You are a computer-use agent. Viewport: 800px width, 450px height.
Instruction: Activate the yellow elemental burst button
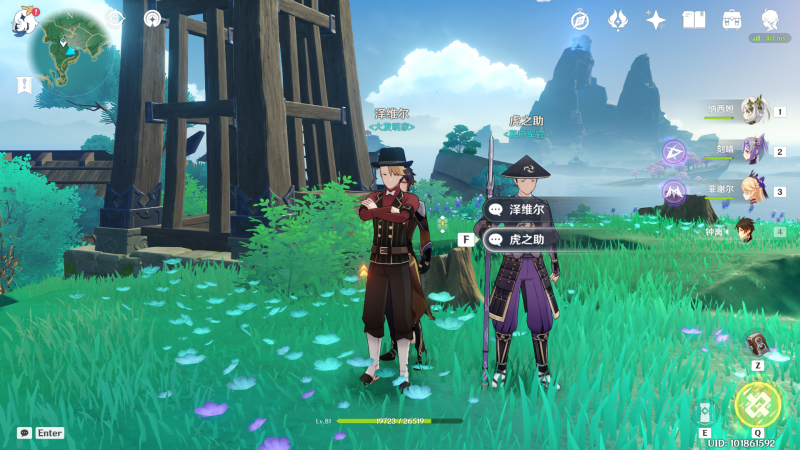click(757, 403)
